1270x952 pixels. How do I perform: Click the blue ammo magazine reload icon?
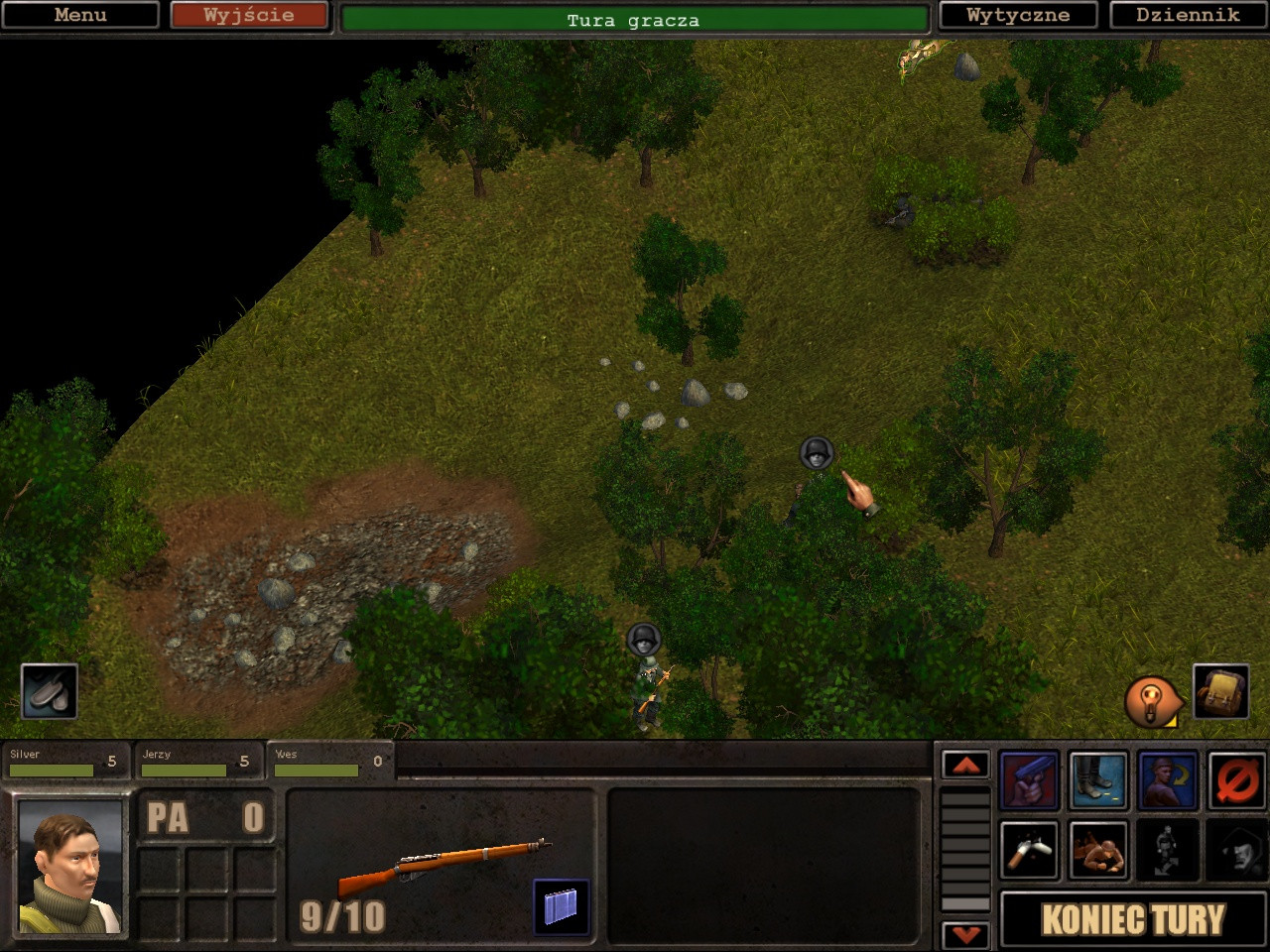pyautogui.click(x=561, y=906)
